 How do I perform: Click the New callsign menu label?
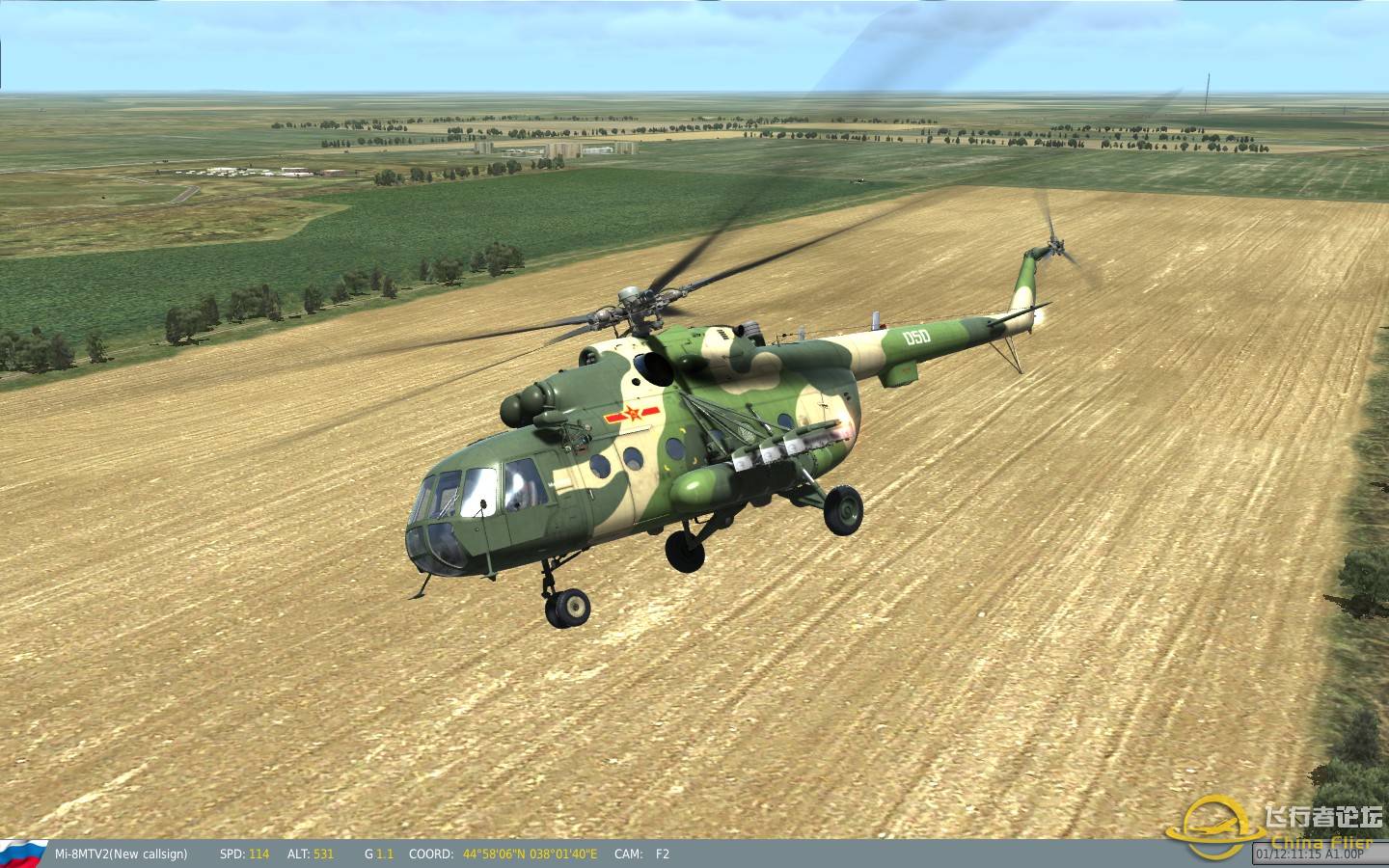point(145,854)
